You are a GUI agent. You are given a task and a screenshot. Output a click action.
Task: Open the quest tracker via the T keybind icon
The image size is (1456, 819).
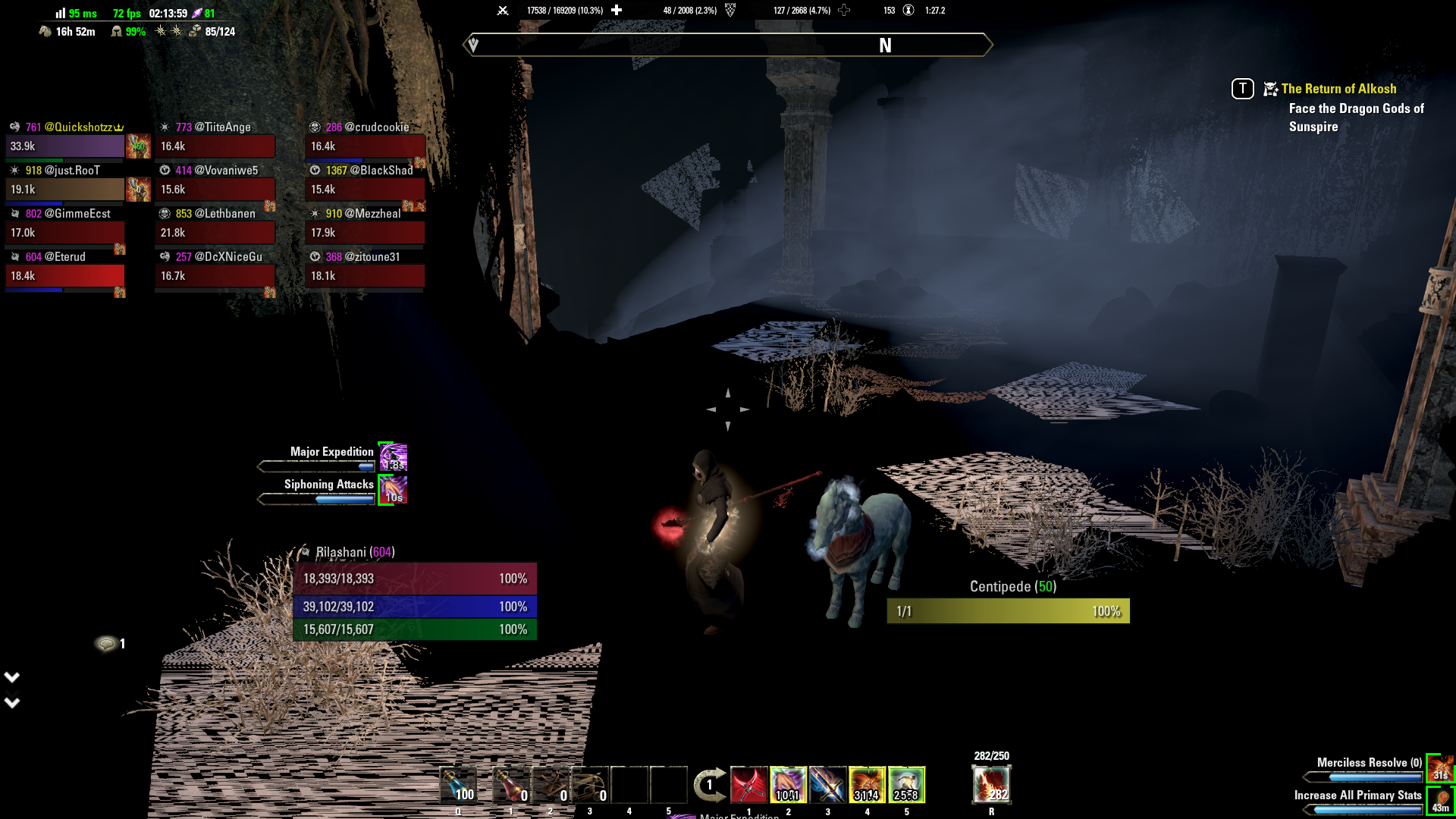1241,89
